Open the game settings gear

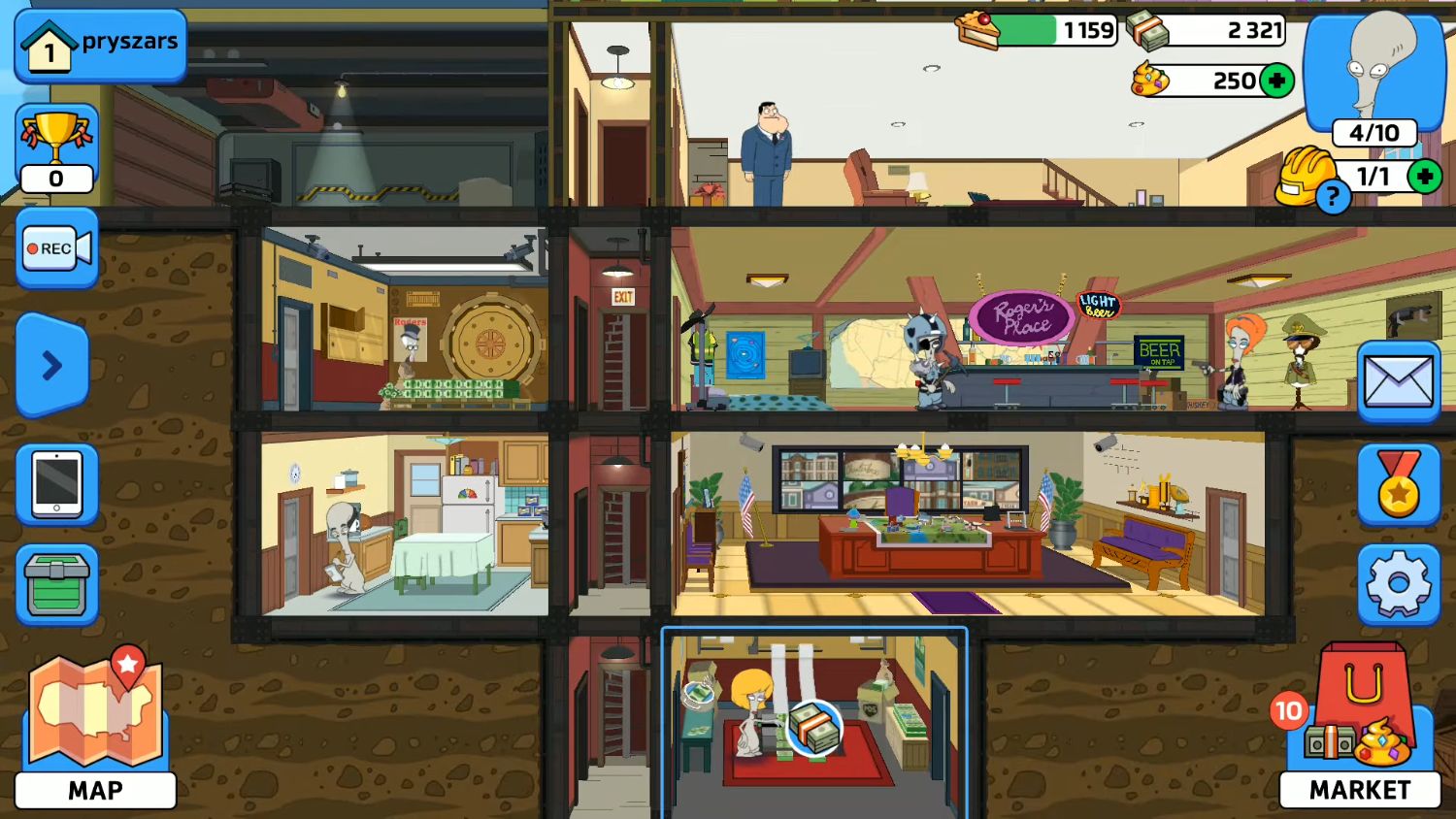click(x=1398, y=581)
